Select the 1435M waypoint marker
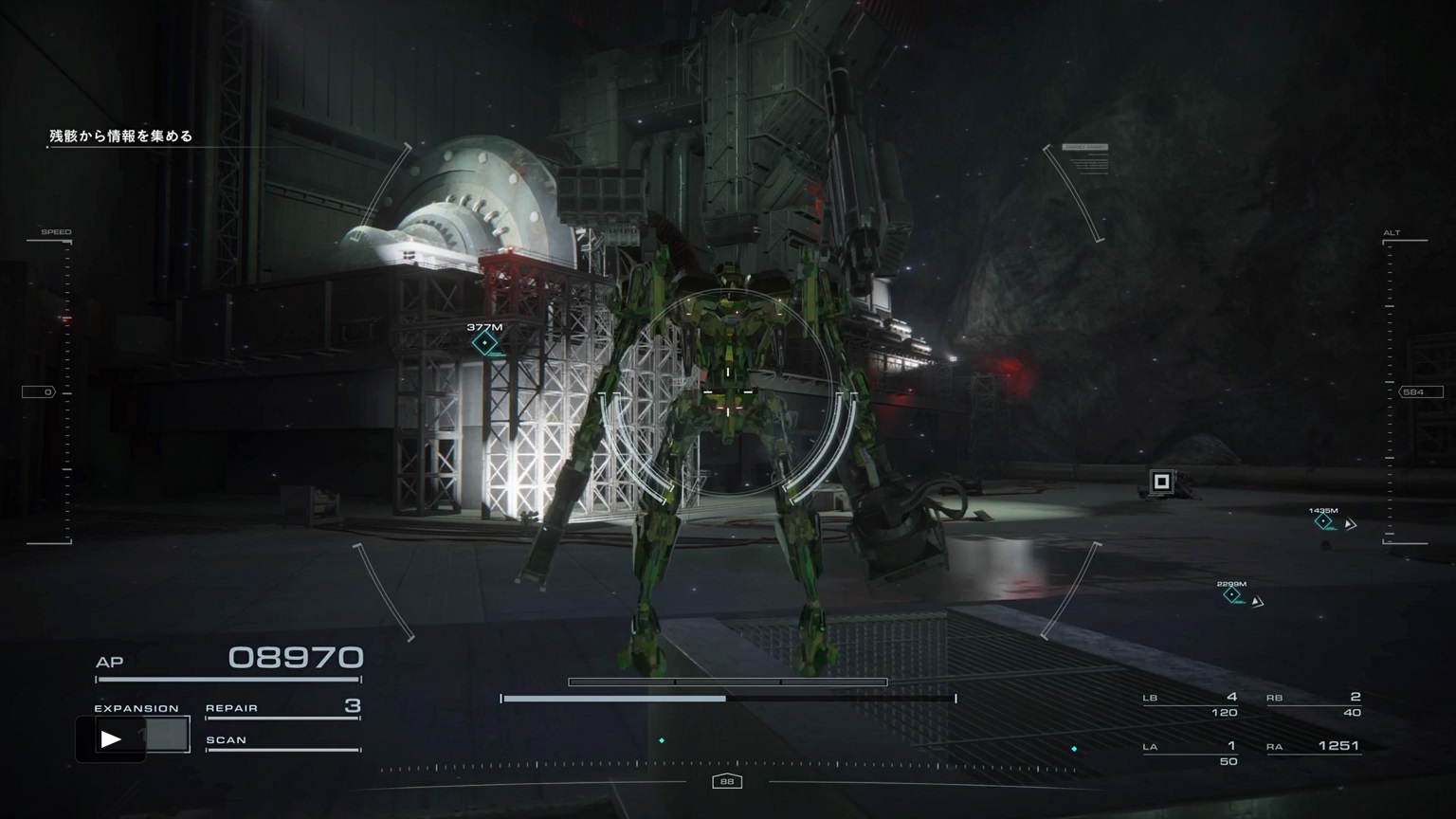 point(1323,521)
